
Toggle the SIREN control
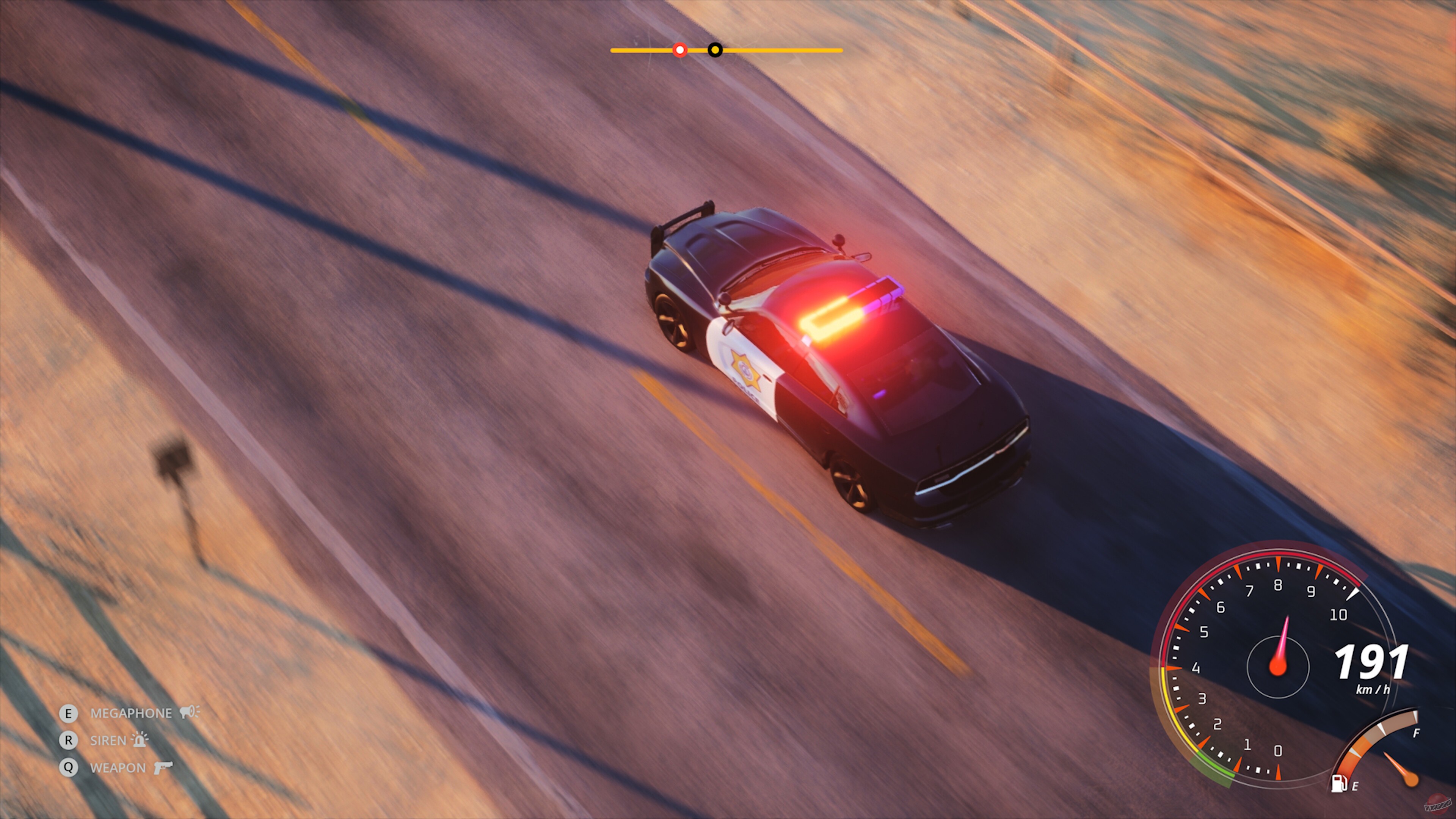pyautogui.click(x=109, y=741)
